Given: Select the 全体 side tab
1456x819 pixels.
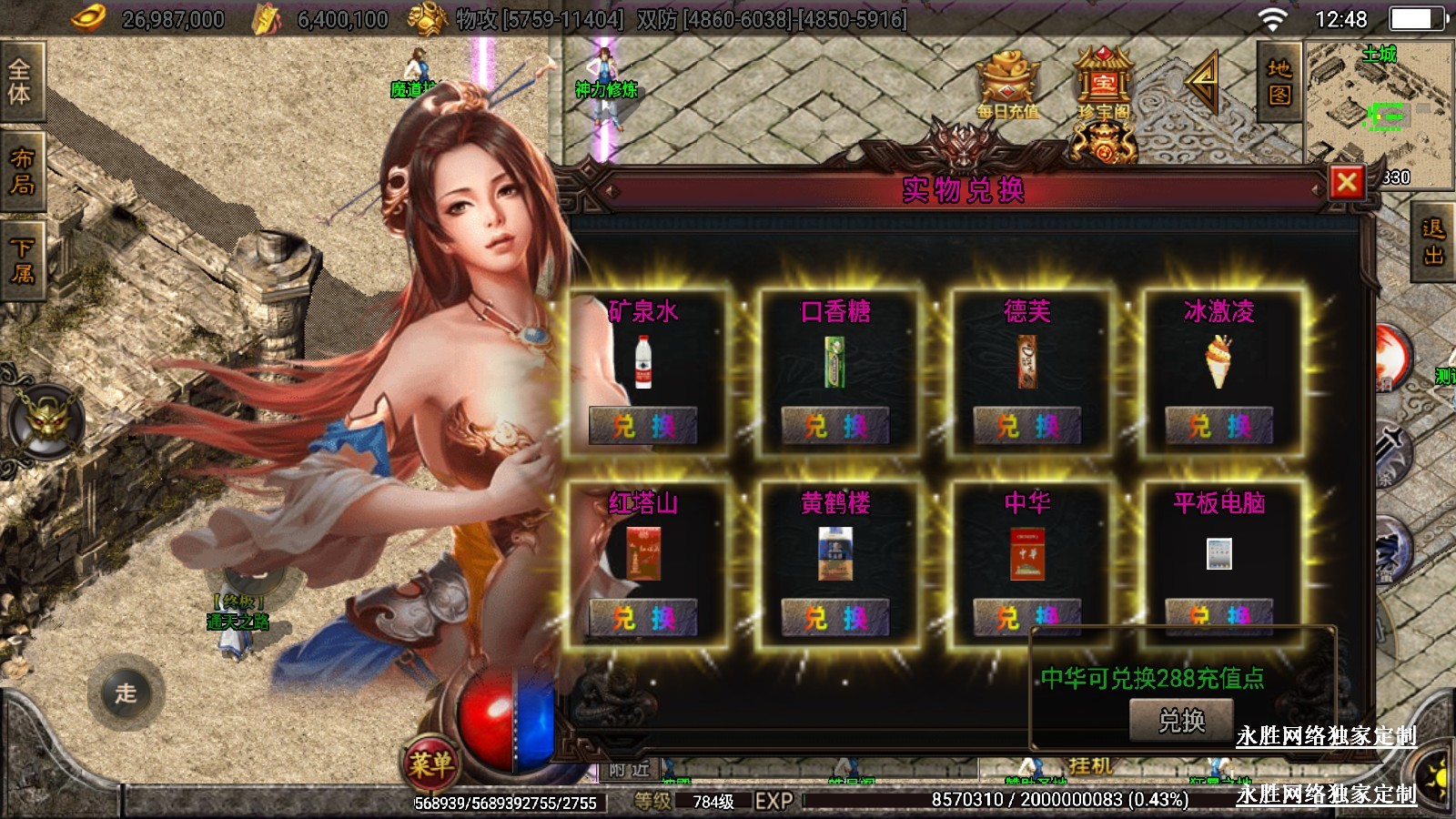Looking at the screenshot, I should (x=20, y=82).
